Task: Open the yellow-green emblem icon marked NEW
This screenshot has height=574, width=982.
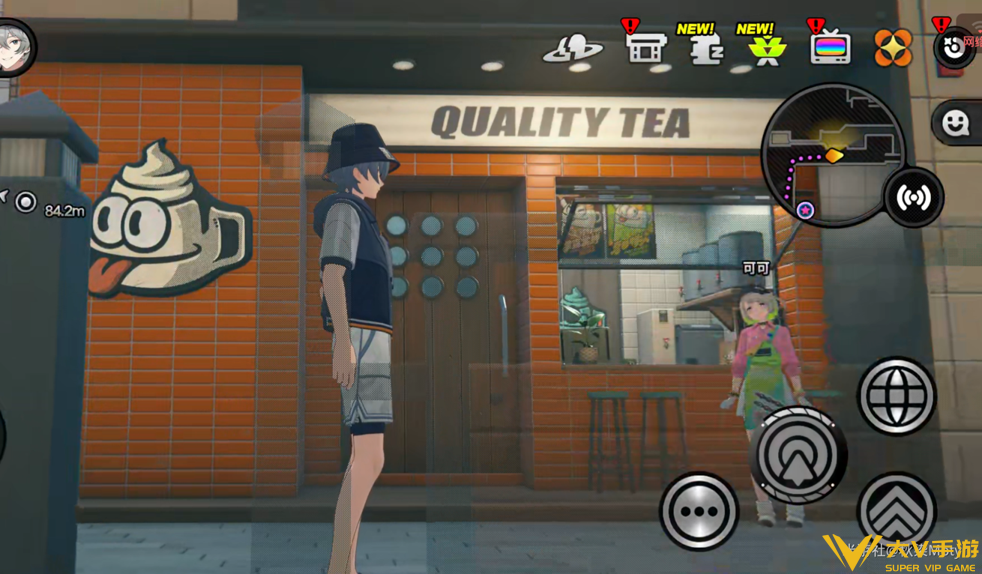Action: pos(766,48)
